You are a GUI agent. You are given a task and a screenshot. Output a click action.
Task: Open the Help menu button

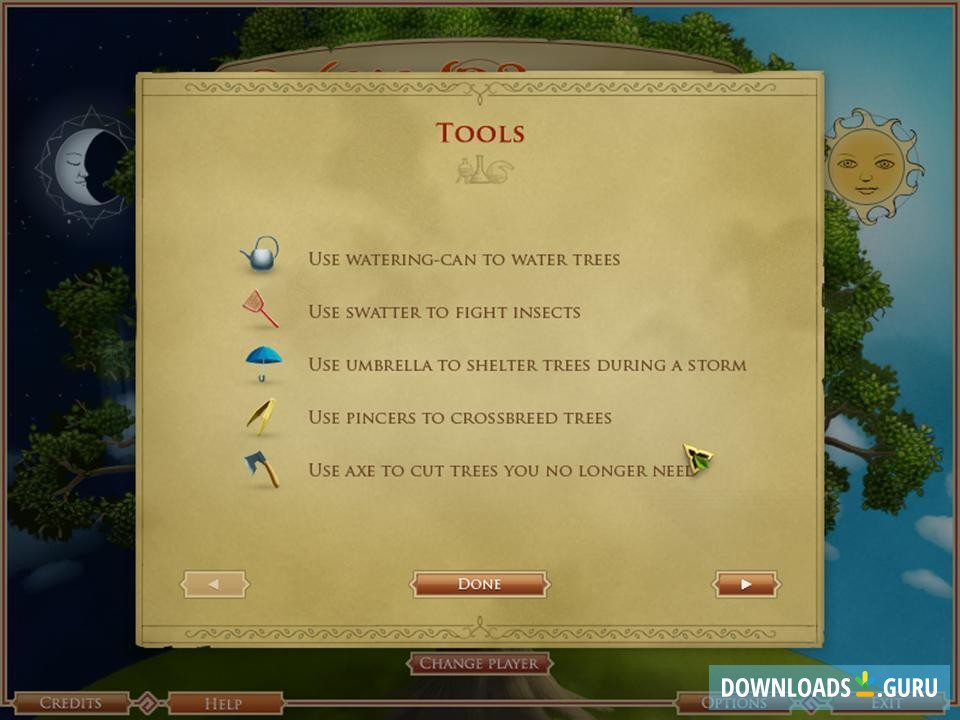[x=222, y=704]
